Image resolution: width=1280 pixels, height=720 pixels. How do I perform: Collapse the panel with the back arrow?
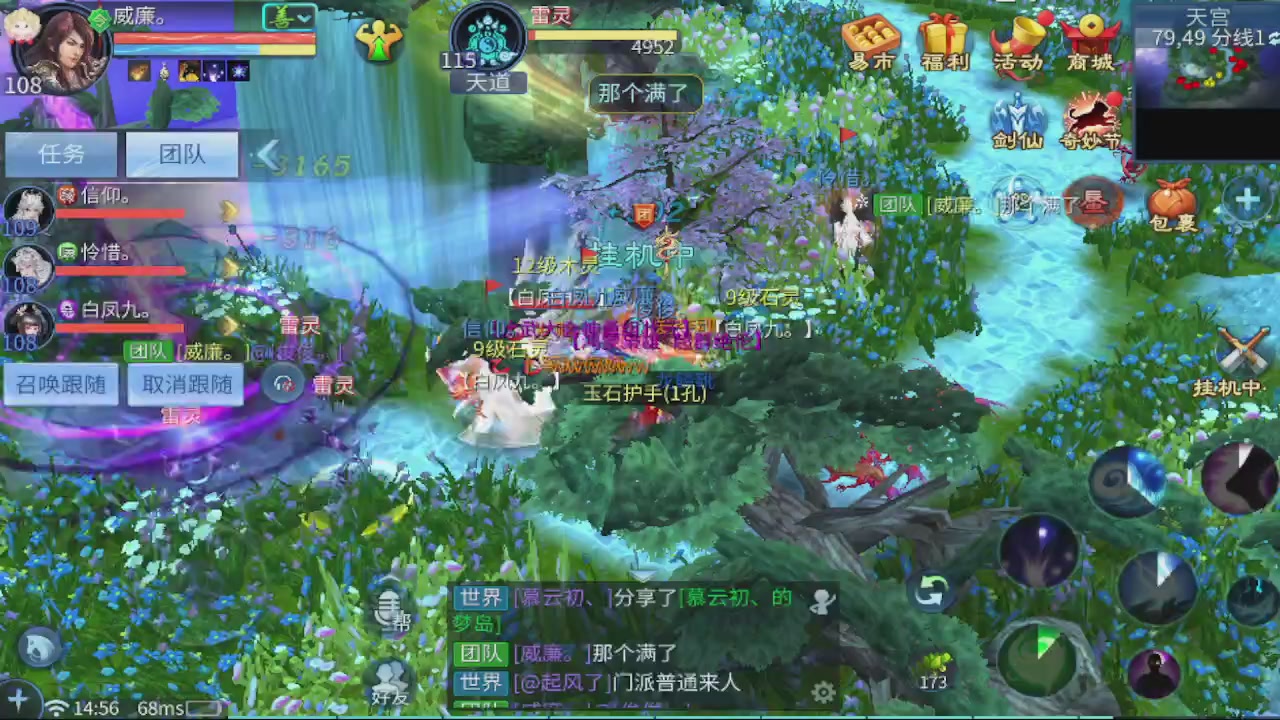(269, 154)
